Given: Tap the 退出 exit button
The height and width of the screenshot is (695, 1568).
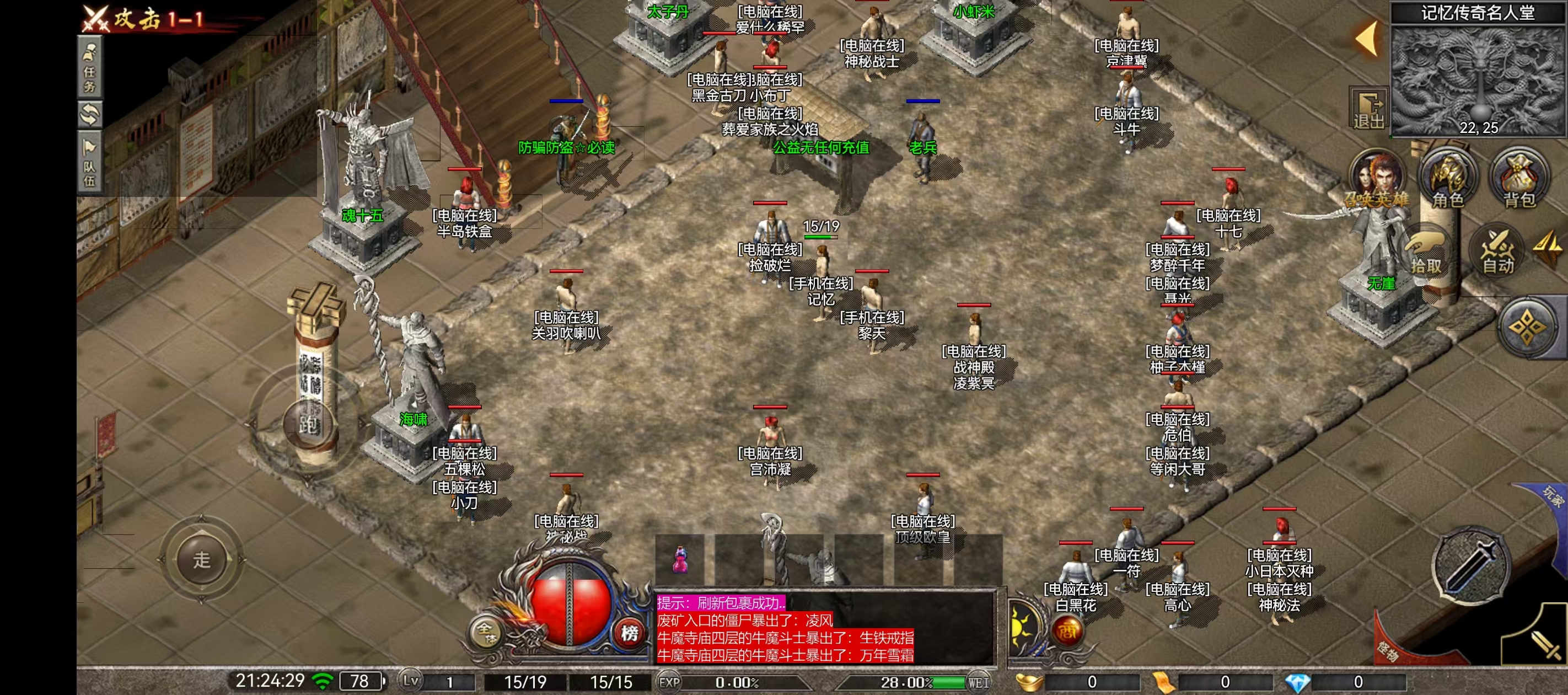Looking at the screenshot, I should point(1368,110).
